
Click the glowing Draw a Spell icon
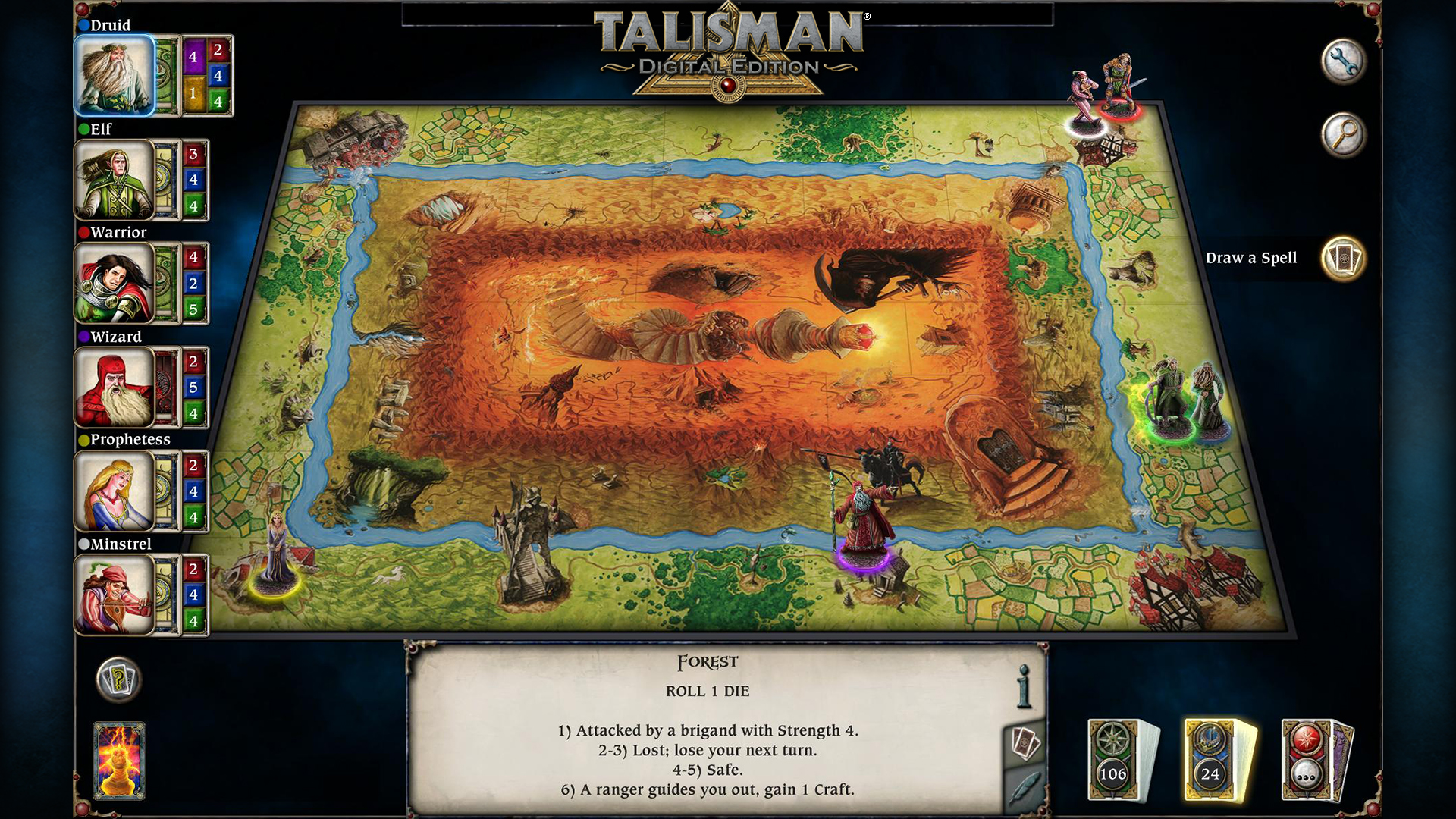click(1342, 259)
